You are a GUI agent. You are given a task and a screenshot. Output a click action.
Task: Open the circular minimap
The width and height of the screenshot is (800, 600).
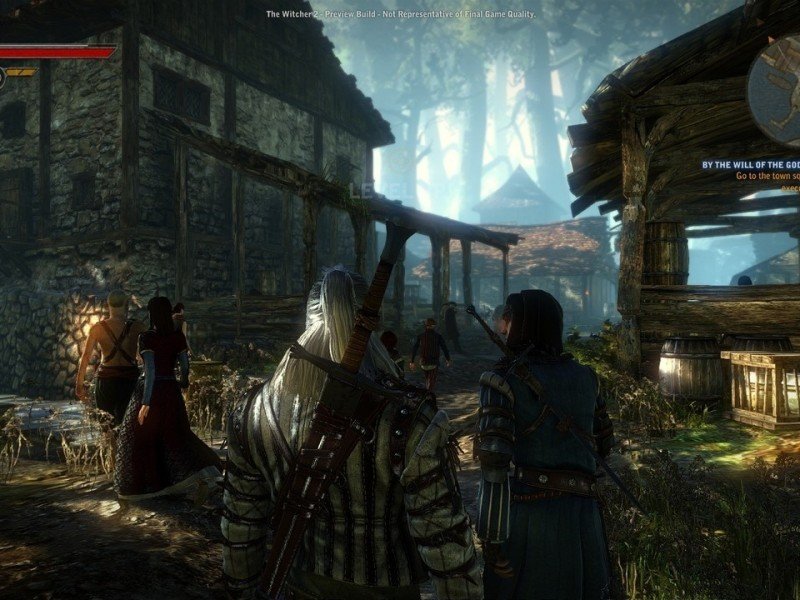[x=776, y=80]
